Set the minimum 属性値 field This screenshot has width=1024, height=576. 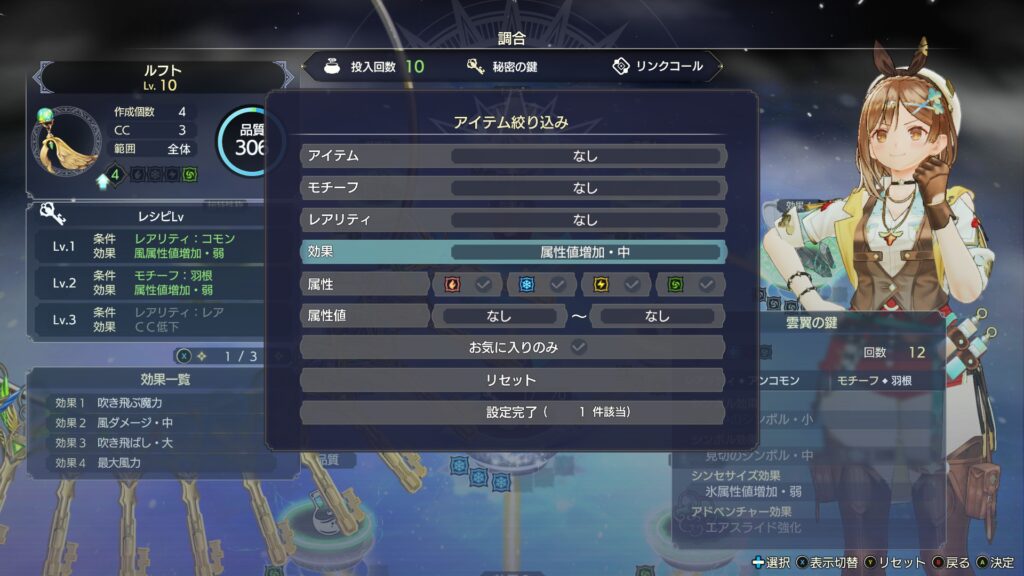tap(498, 316)
